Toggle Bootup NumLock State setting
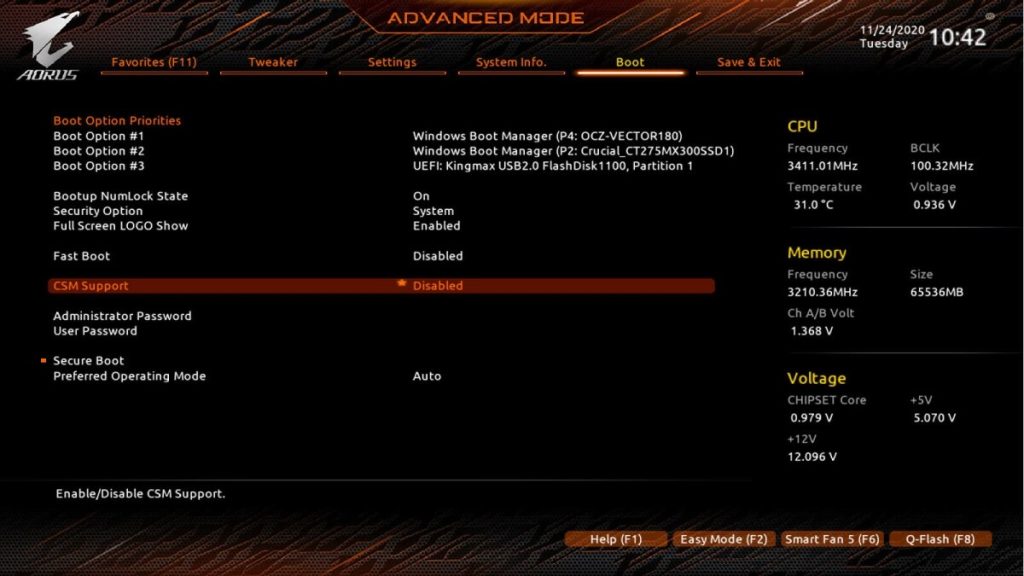Viewport: 1024px width, 576px height. [120, 196]
